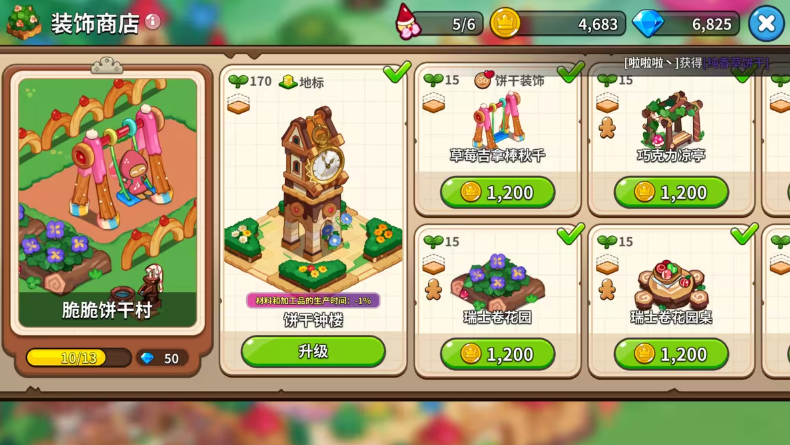Buy 草莓吉拿棒秋千 for 1,200 coins

(497, 192)
